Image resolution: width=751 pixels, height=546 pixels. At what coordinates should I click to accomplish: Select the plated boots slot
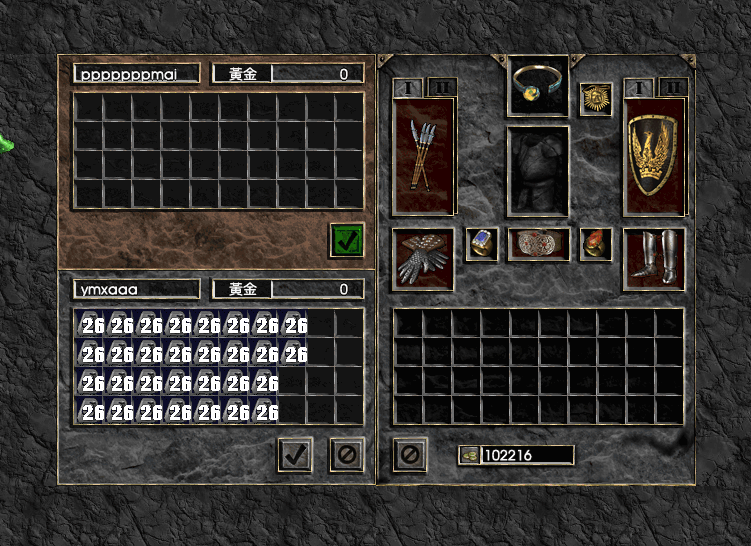(x=655, y=258)
